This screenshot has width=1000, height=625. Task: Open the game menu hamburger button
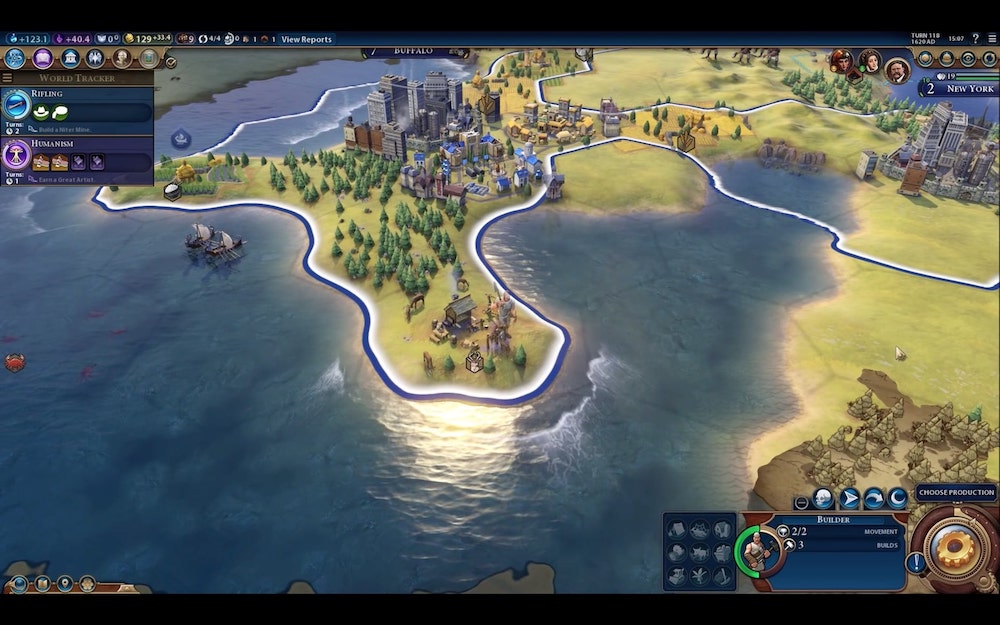(x=990, y=39)
